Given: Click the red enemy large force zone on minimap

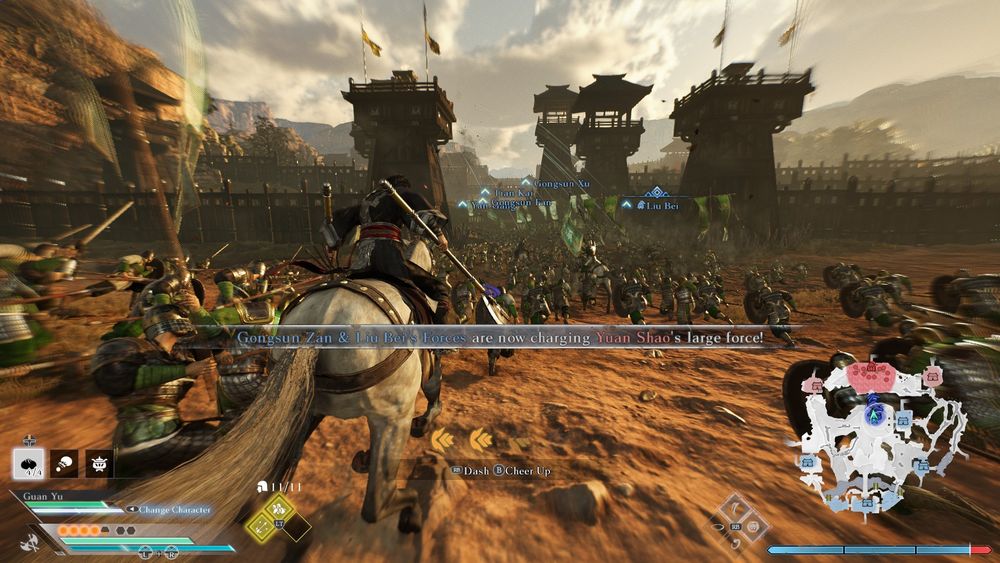Looking at the screenshot, I should pyautogui.click(x=872, y=374).
